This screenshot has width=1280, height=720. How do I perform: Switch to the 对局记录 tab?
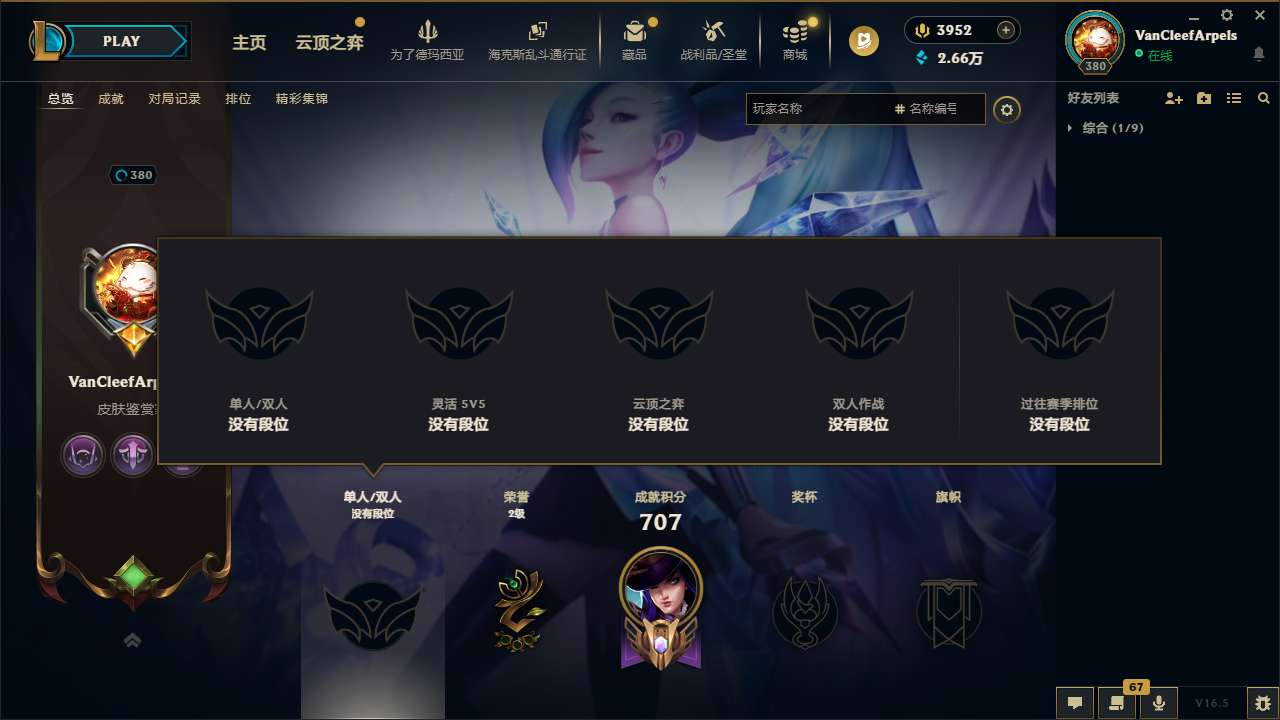coord(174,99)
